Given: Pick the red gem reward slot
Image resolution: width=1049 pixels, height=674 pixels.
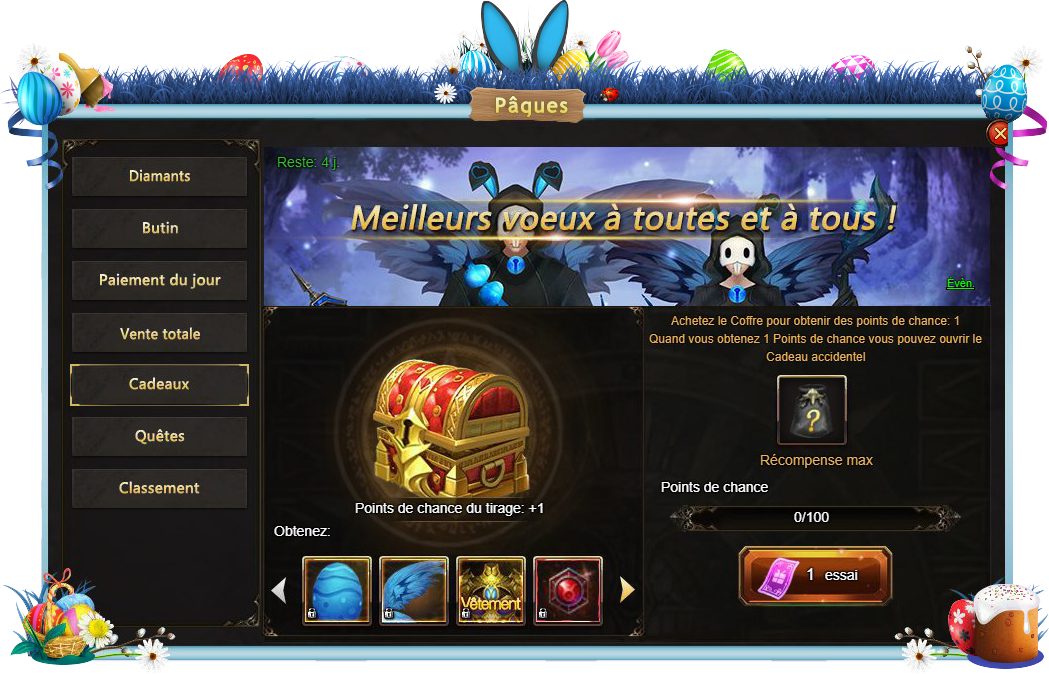Looking at the screenshot, I should tap(568, 591).
